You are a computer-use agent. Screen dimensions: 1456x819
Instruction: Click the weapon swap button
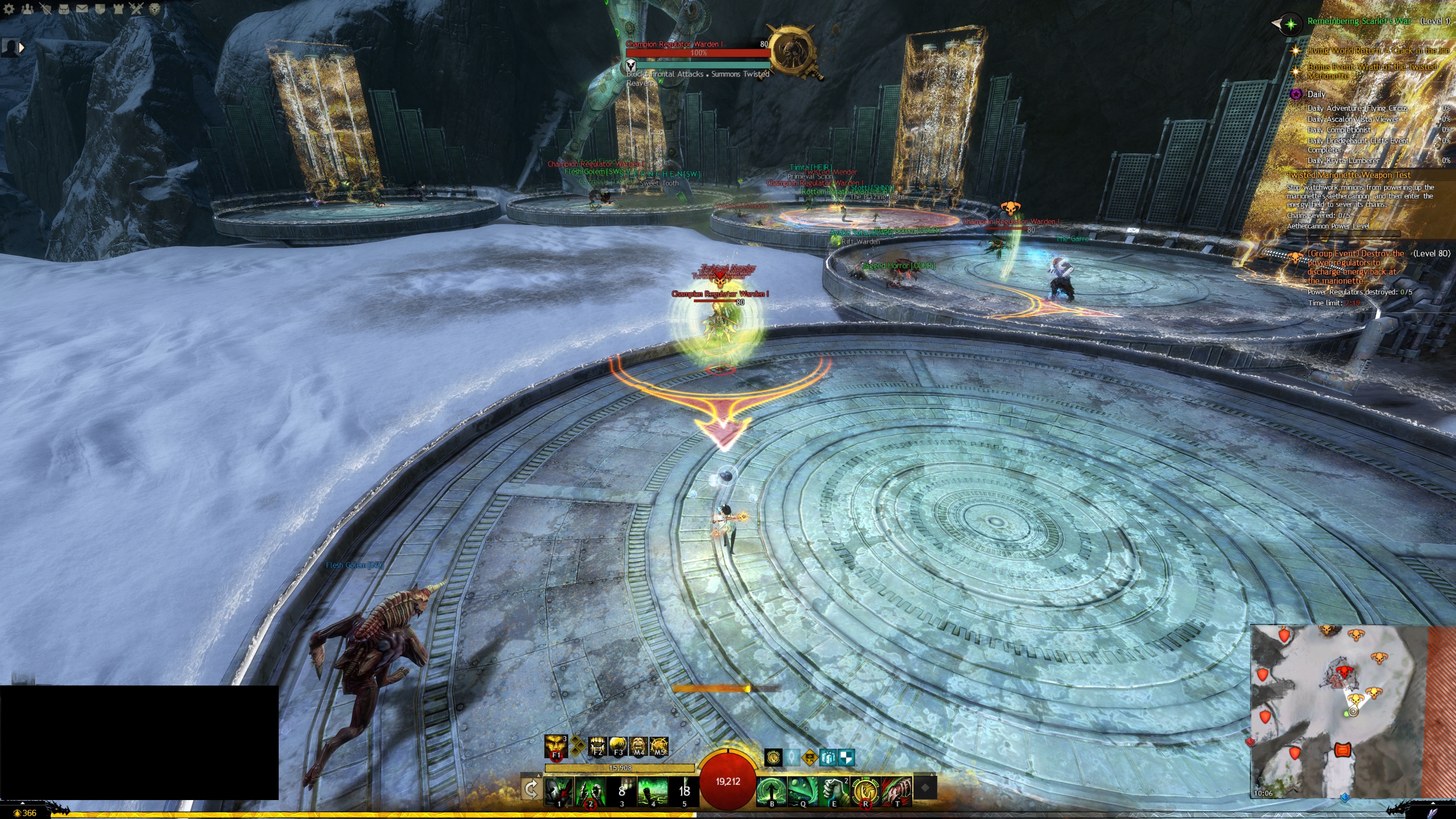coord(531,789)
